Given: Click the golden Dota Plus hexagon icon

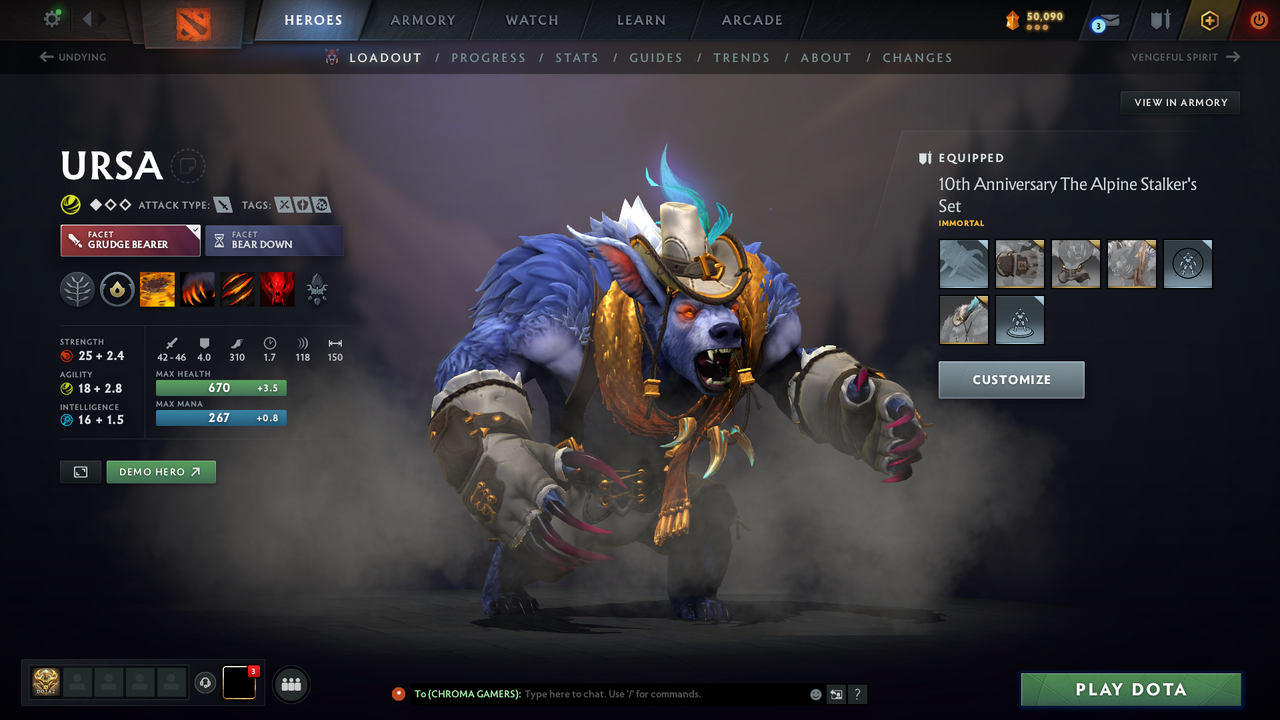Looking at the screenshot, I should [x=1209, y=18].
